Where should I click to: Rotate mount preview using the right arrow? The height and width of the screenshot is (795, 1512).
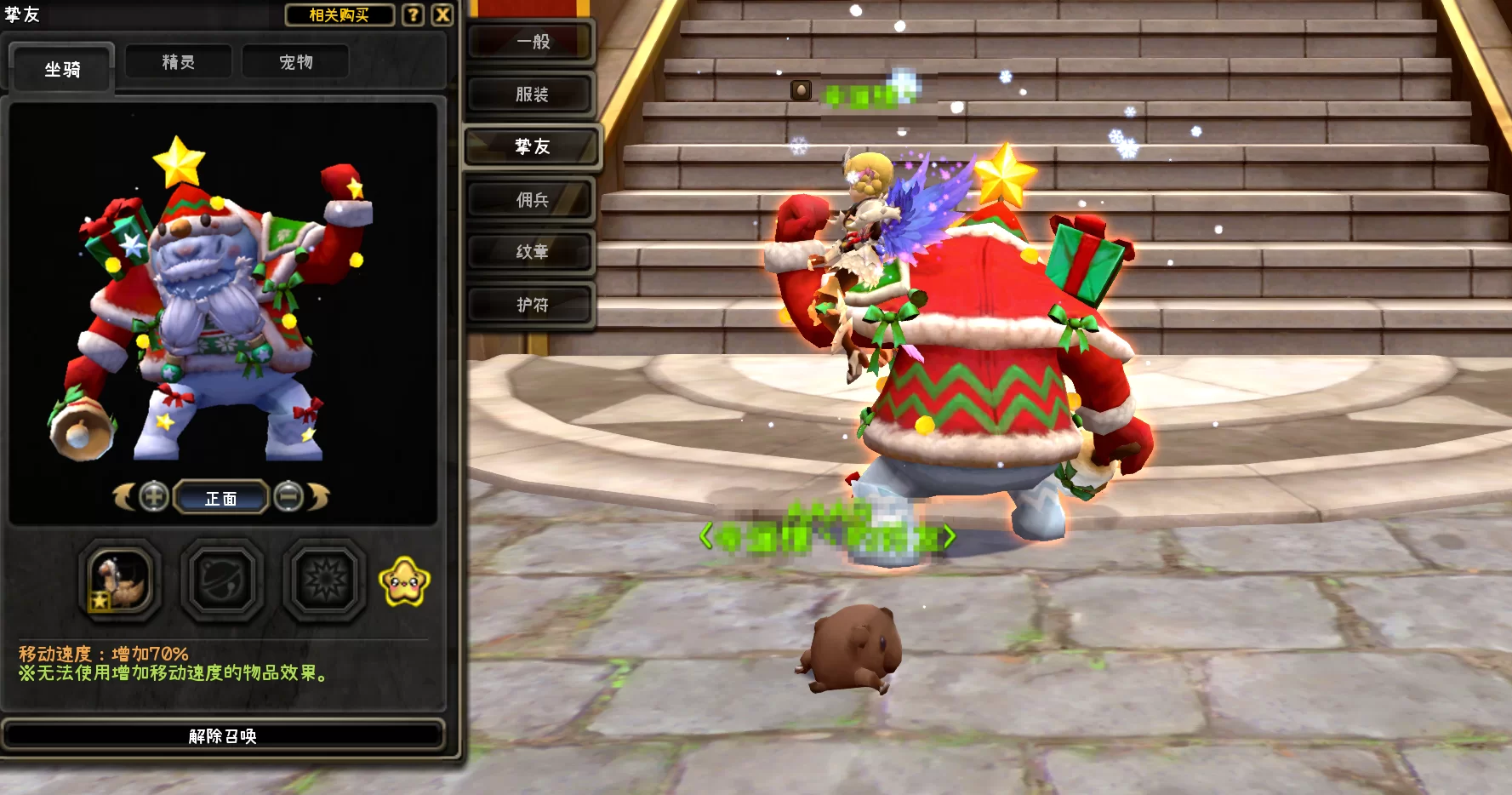tap(318, 496)
